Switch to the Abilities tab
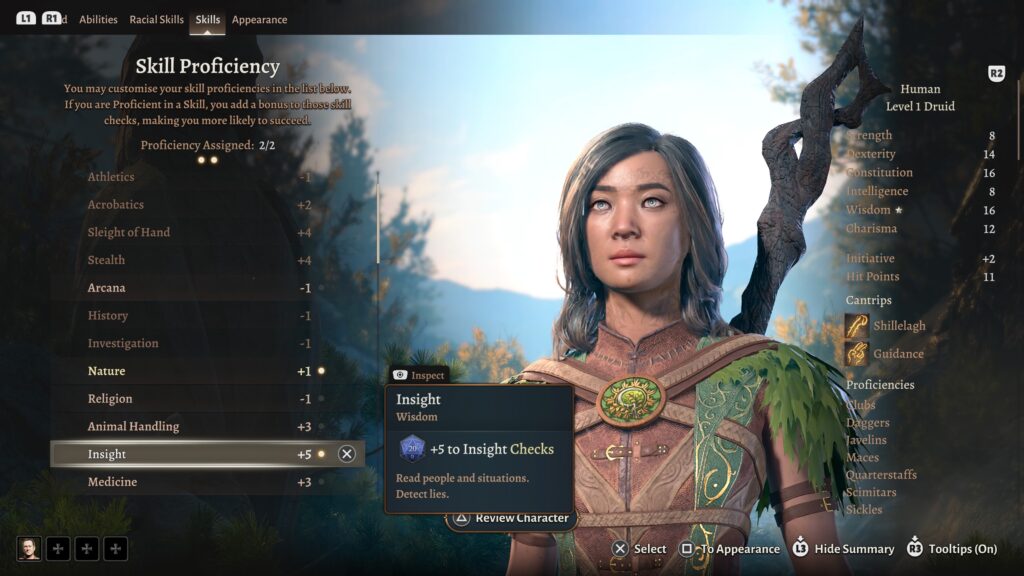This screenshot has height=576, width=1024. pyautogui.click(x=98, y=19)
